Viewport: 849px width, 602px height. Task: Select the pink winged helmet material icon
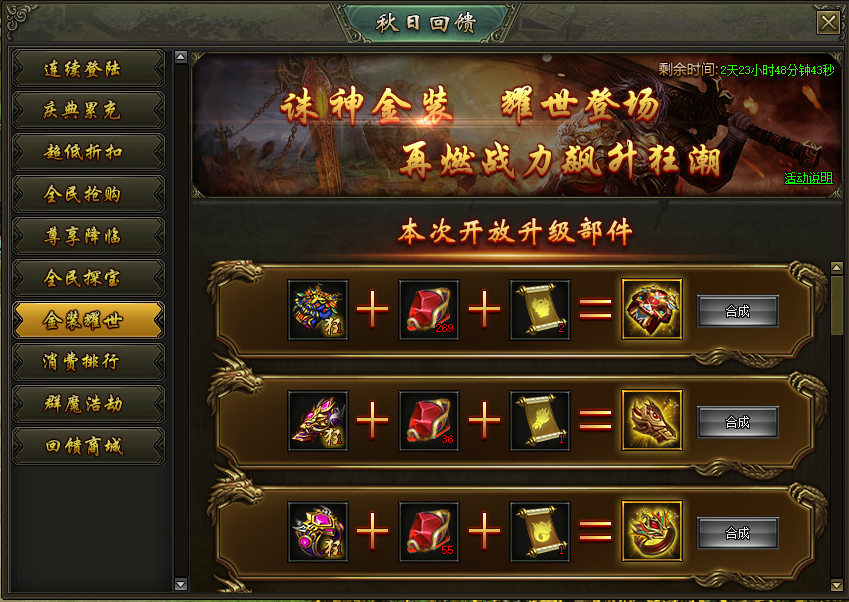pos(318,421)
